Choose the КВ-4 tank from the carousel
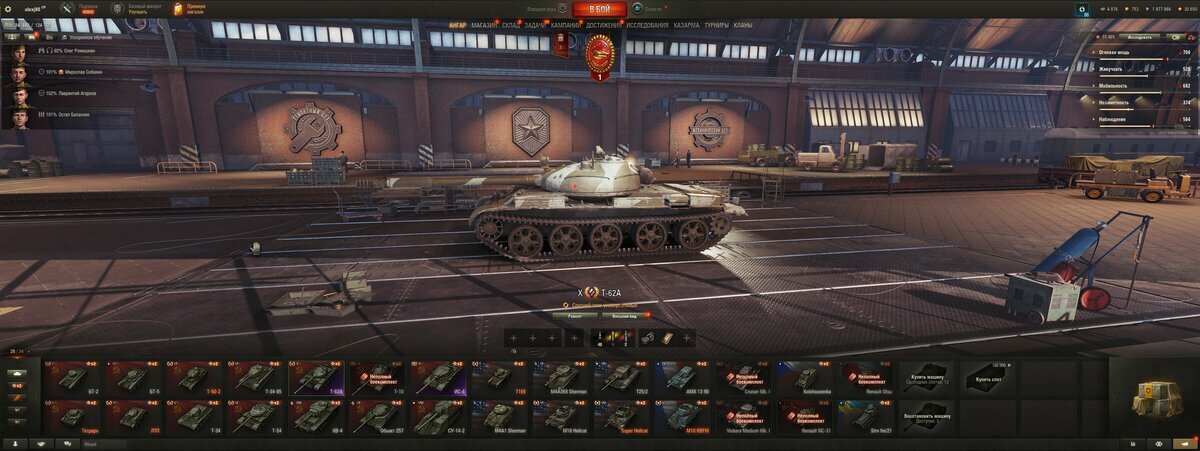 click(x=318, y=414)
